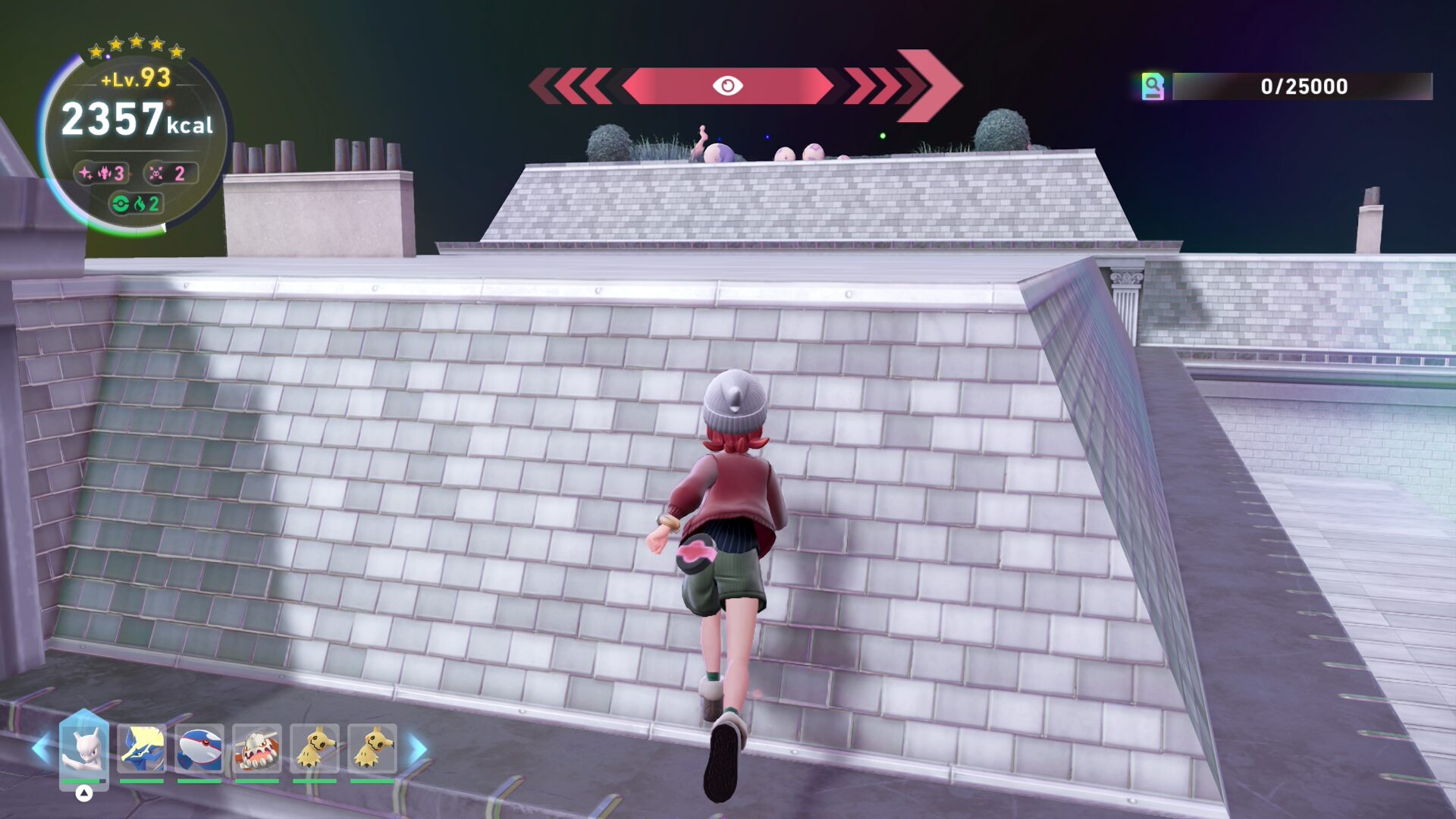1456x819 pixels.
Task: Select Mewtwo in the party bar
Action: pos(83,748)
